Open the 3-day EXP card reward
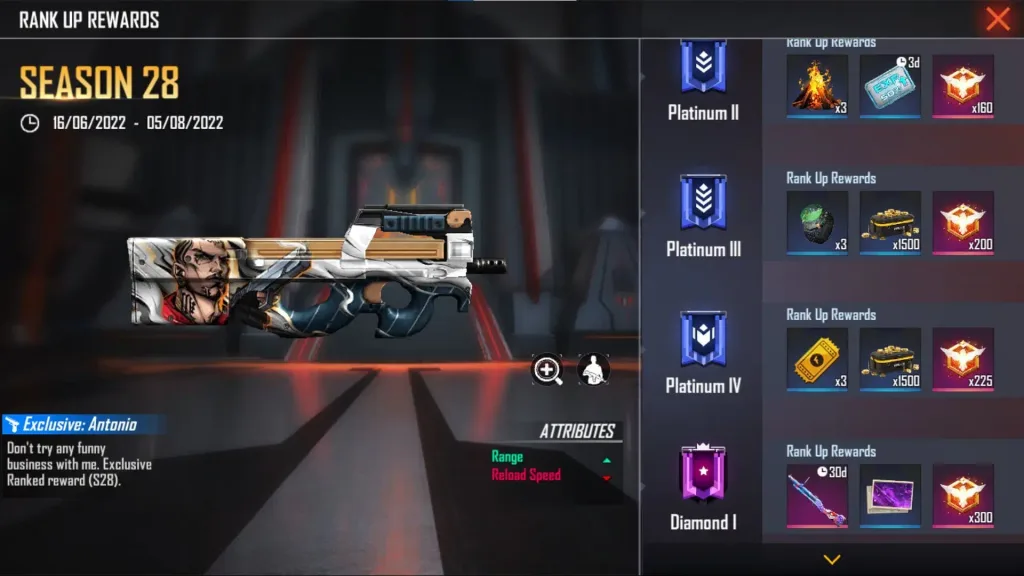 [890, 85]
